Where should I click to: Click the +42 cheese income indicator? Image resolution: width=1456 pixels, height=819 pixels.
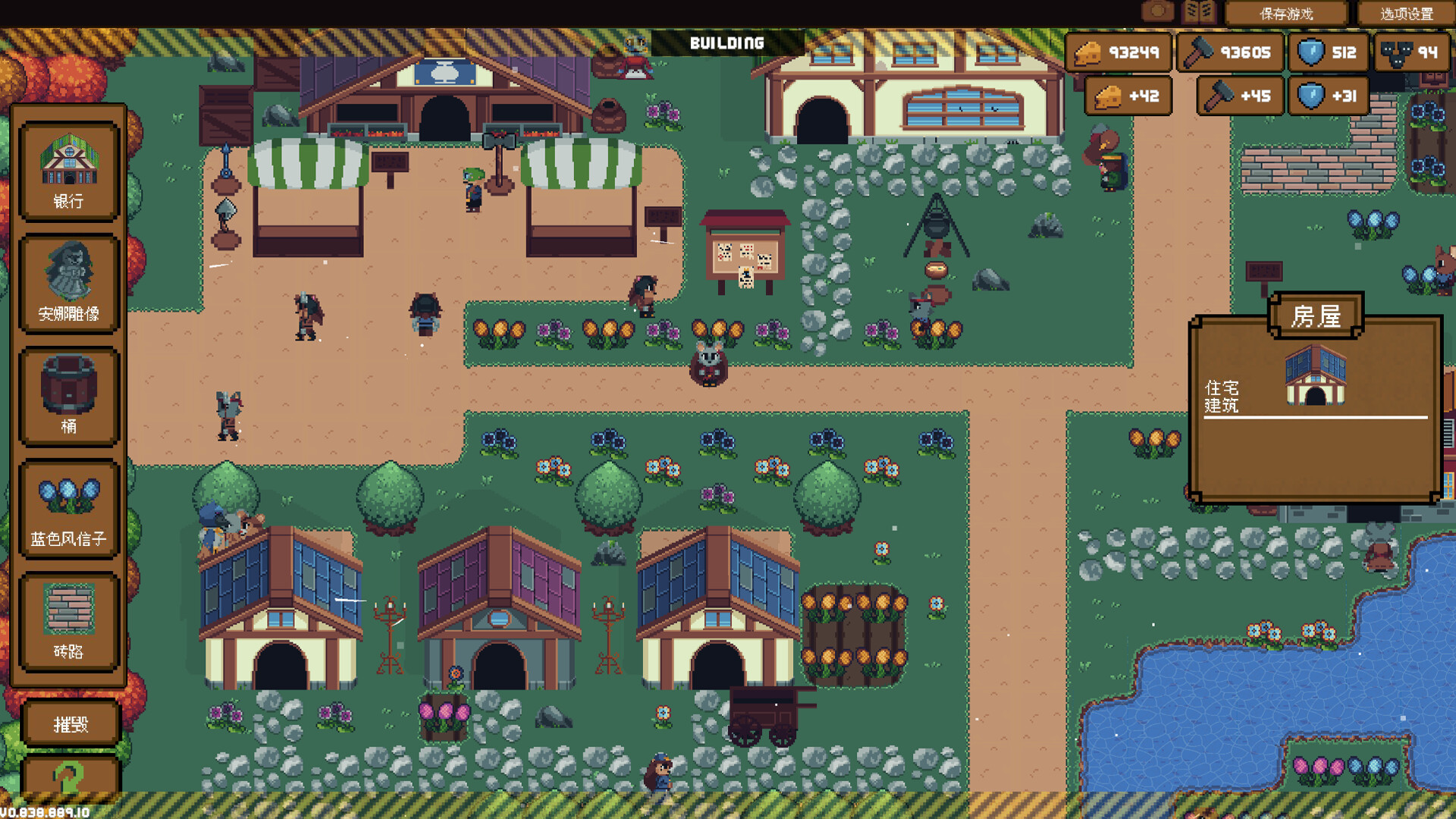[x=1128, y=96]
